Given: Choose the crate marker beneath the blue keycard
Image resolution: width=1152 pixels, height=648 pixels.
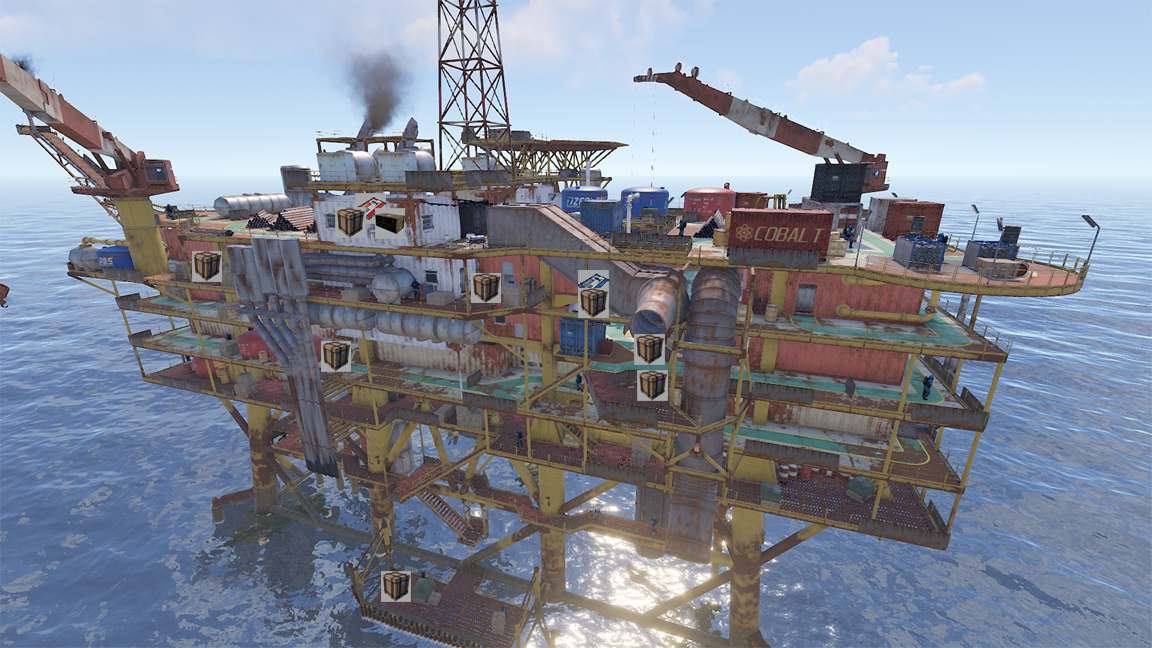Looking at the screenshot, I should point(593,302).
